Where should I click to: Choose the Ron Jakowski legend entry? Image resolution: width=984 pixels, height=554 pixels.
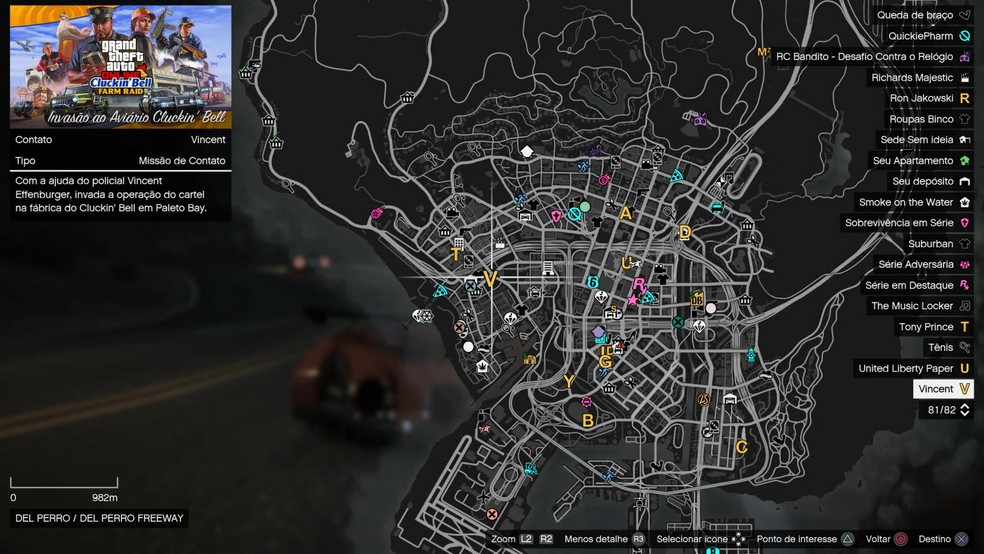point(930,98)
